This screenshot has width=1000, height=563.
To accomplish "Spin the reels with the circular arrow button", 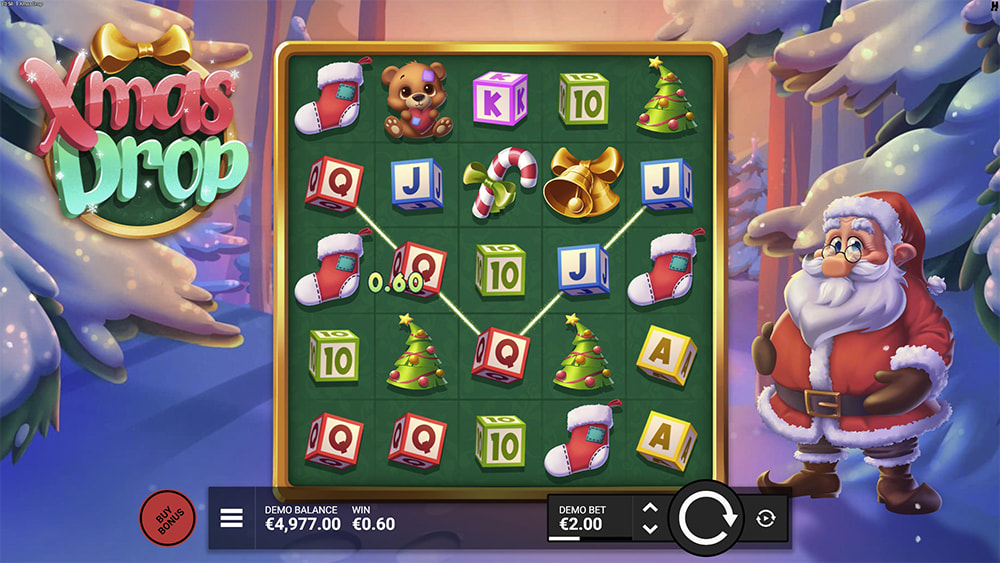I will [706, 518].
